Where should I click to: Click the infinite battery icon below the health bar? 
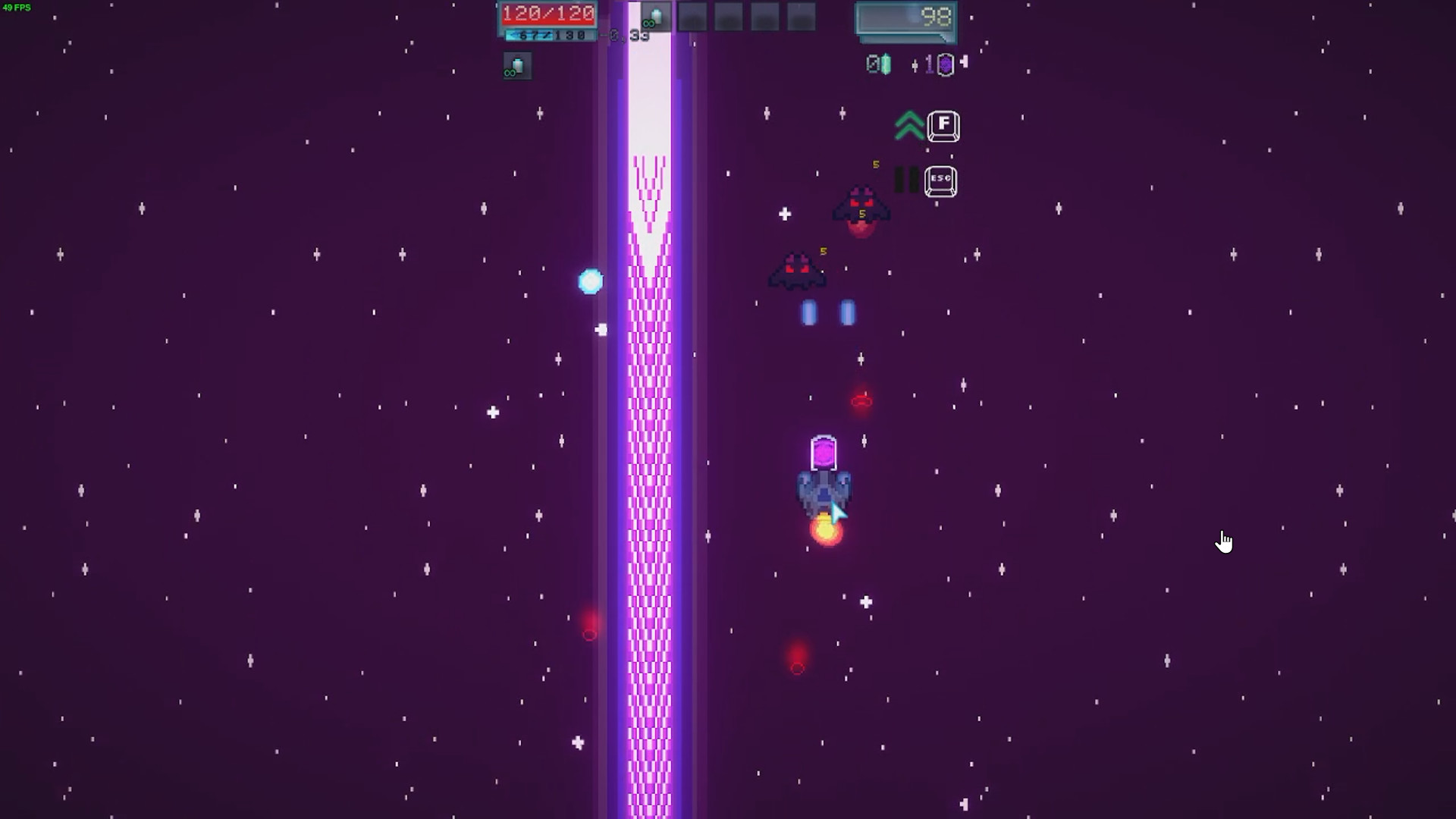[x=516, y=67]
